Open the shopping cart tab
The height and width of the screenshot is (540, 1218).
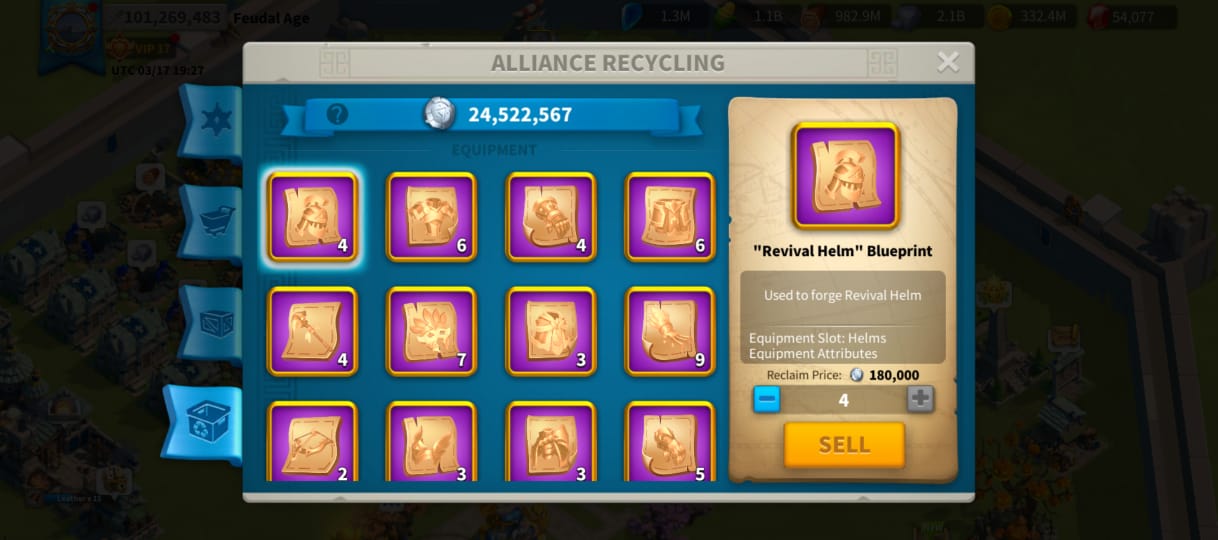[x=213, y=221]
